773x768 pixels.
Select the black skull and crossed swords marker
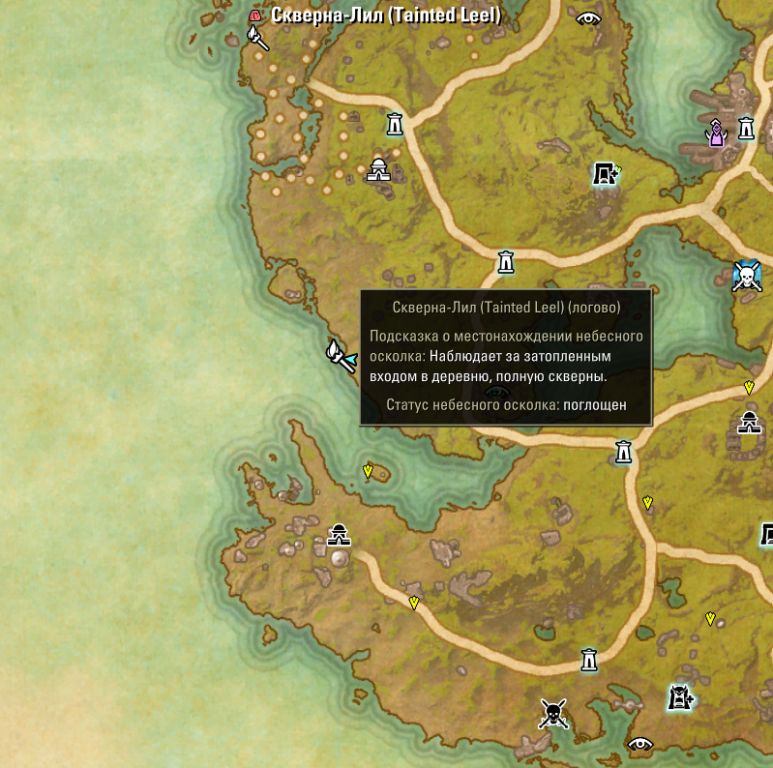coord(553,714)
